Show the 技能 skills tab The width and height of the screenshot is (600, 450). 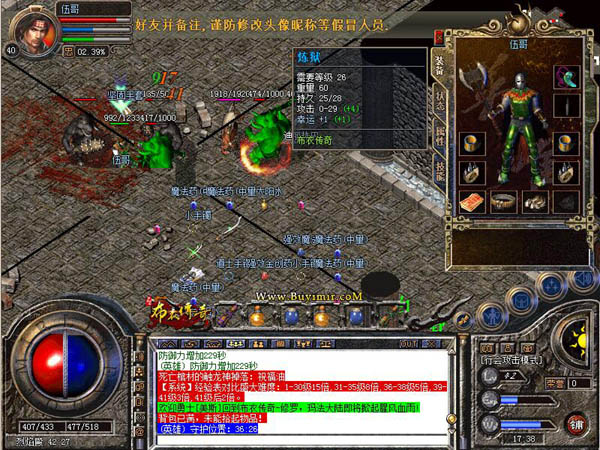click(x=439, y=169)
